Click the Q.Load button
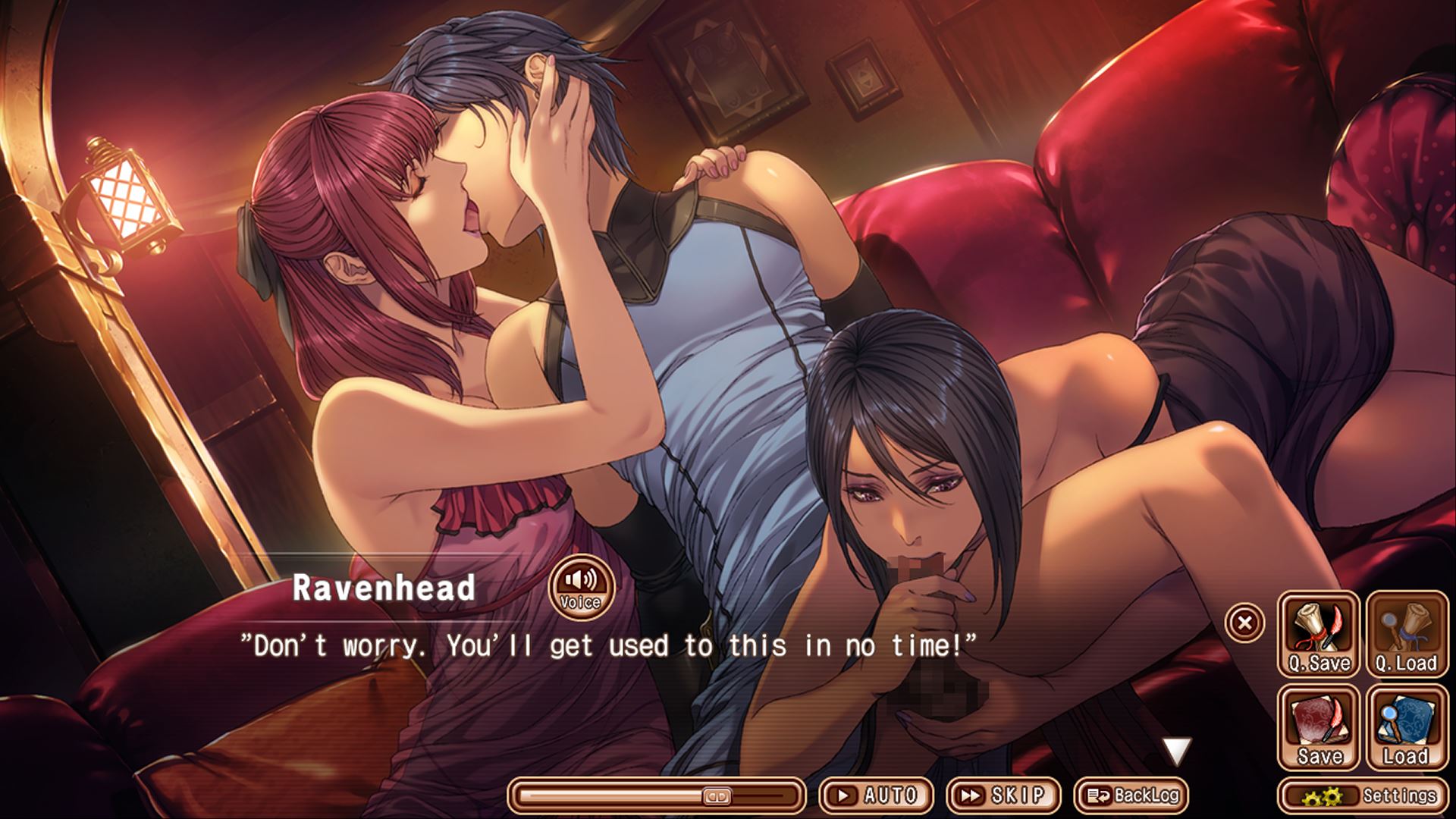The width and height of the screenshot is (1456, 819). coord(1407,635)
